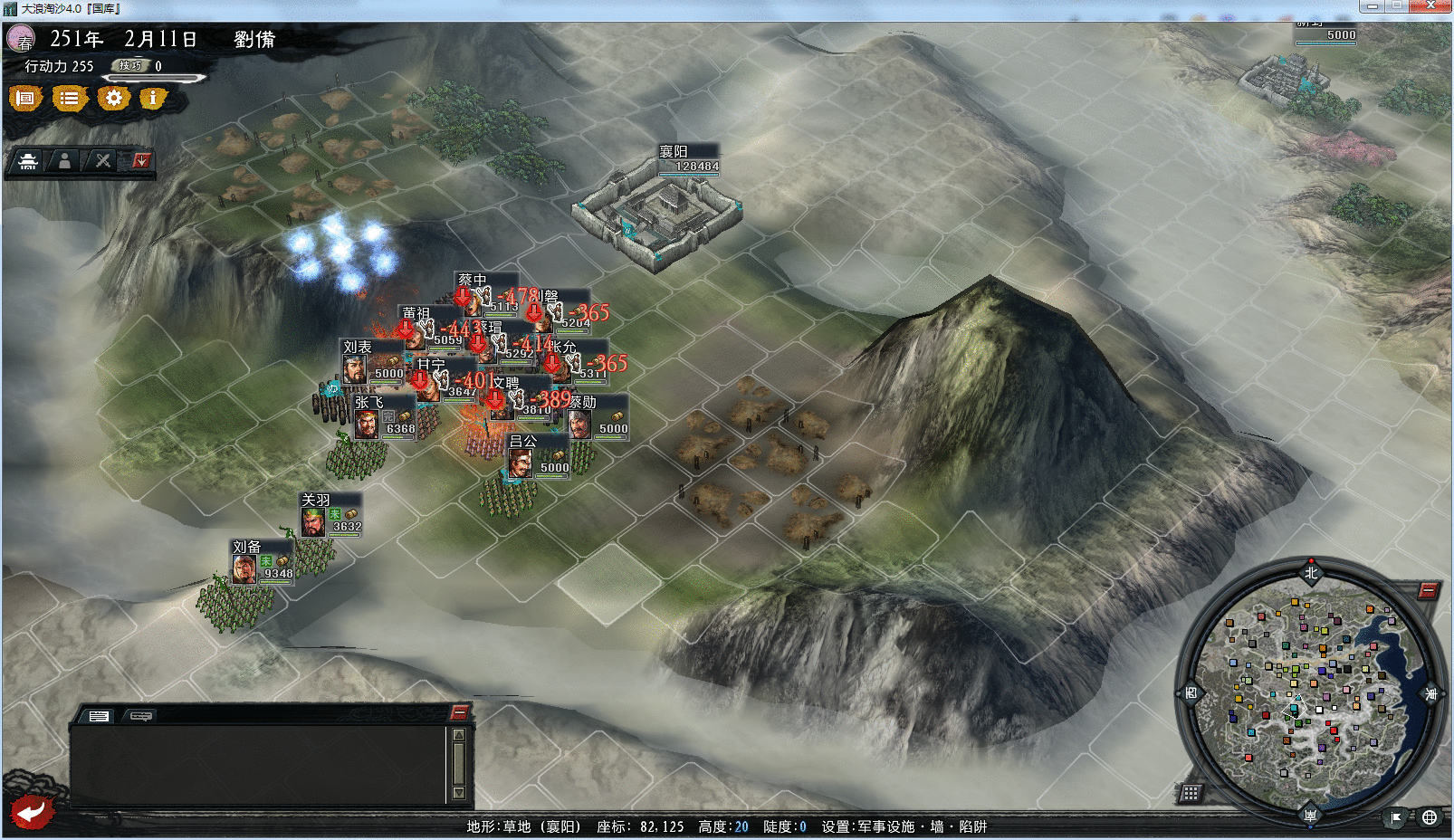Close the game window

point(1431,6)
